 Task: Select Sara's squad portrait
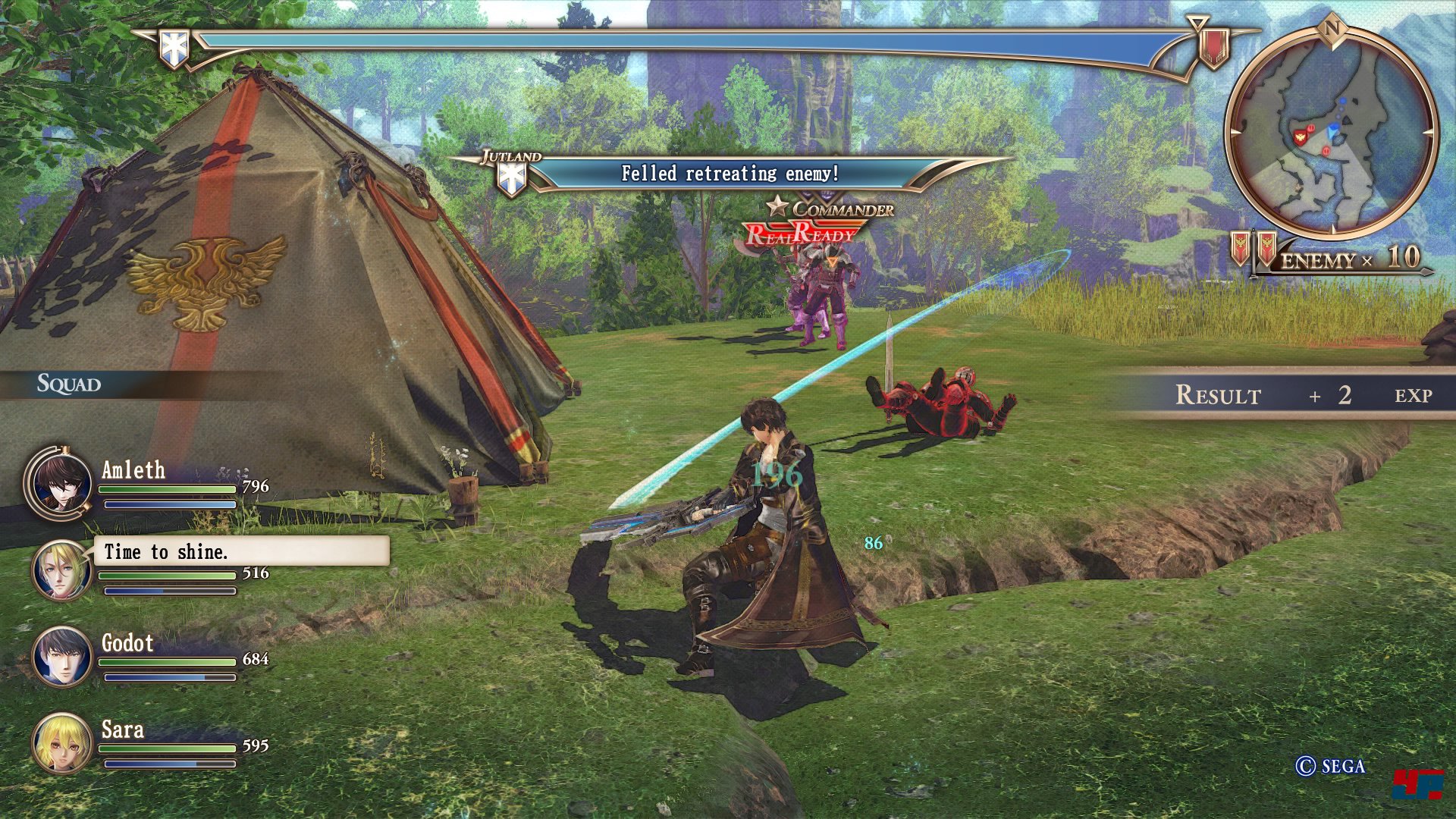(61, 743)
